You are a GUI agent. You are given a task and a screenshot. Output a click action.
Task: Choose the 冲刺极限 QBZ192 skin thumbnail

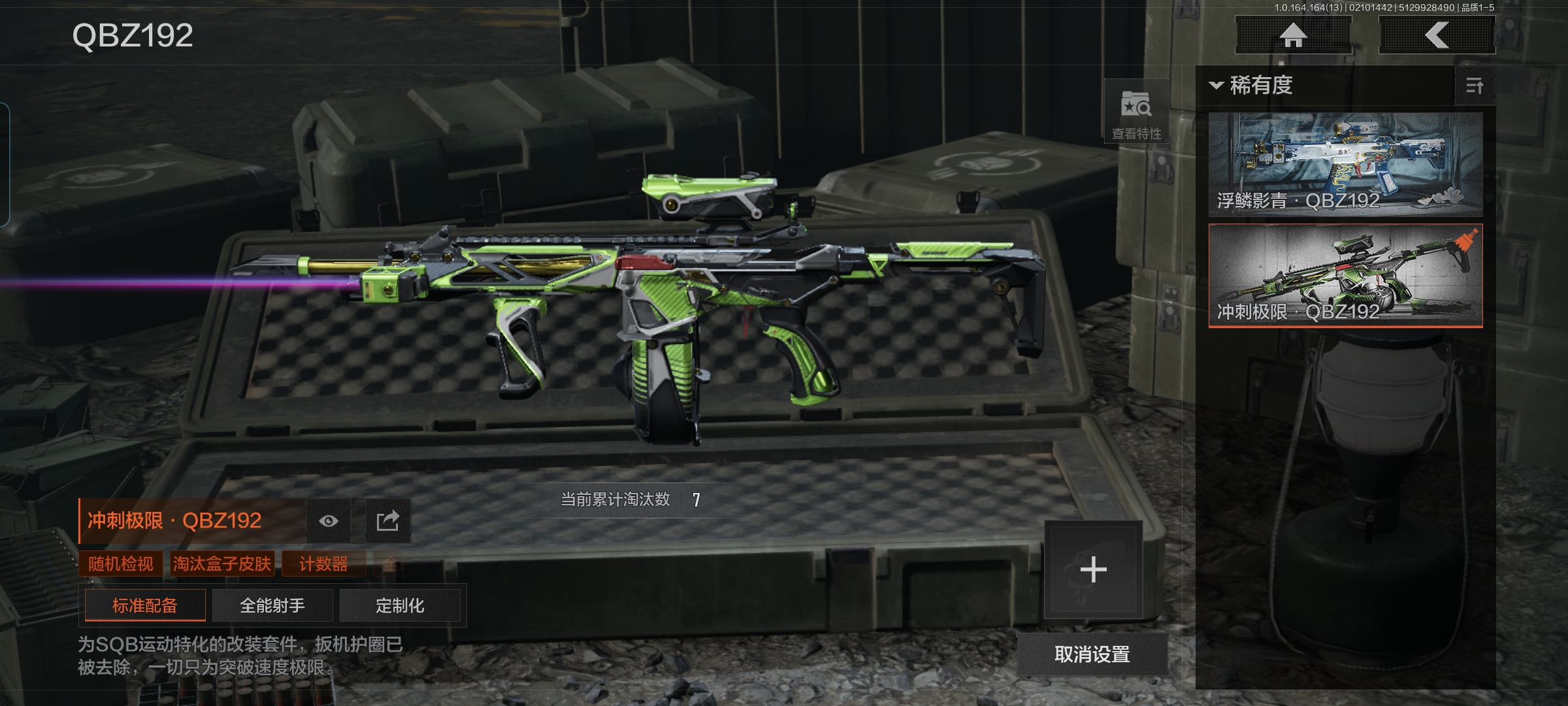tap(1345, 275)
